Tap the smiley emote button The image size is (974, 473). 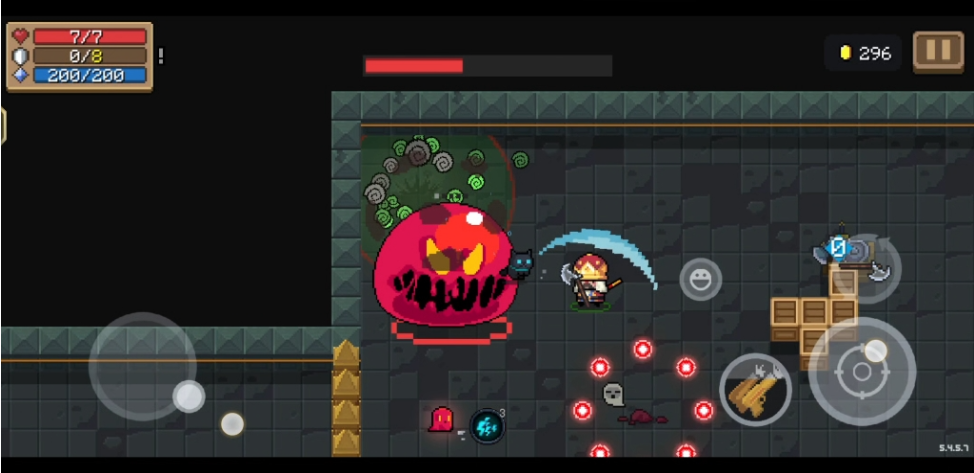[701, 279]
